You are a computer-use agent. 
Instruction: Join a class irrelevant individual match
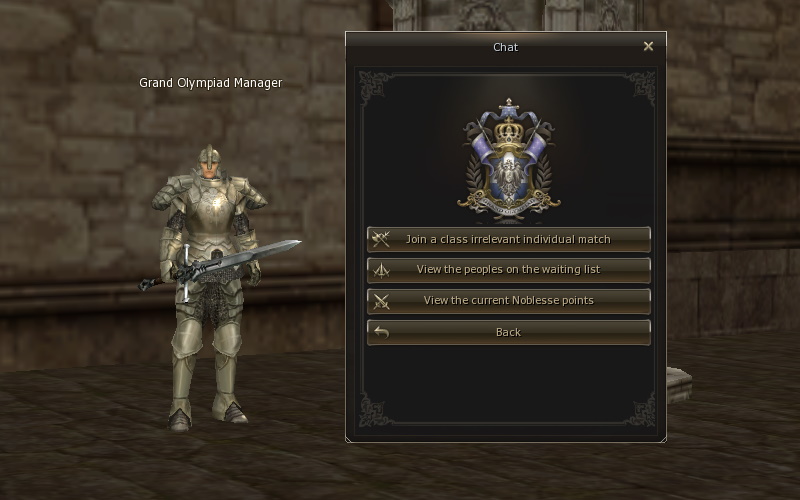coord(508,239)
